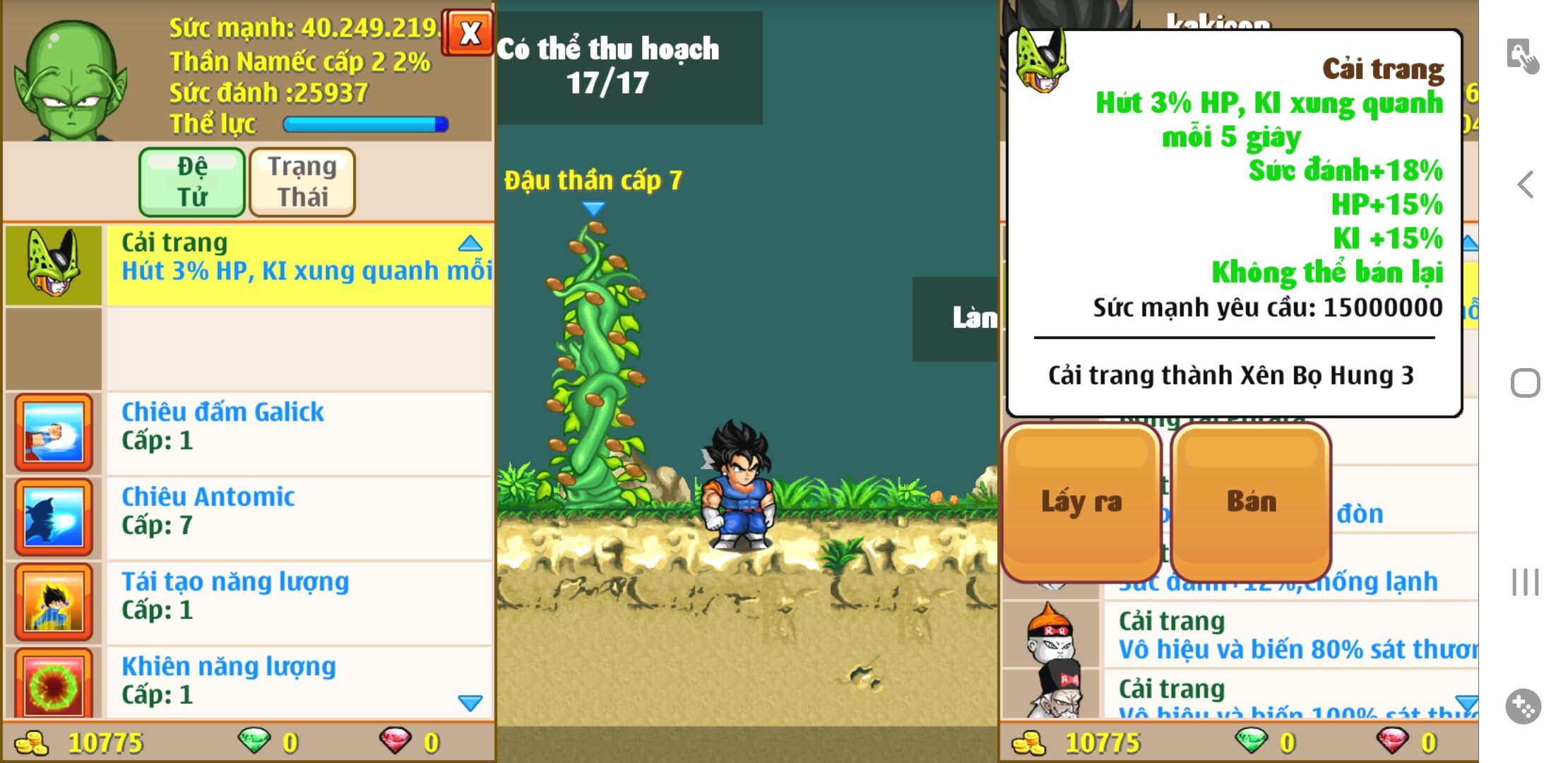Click the up arrow on Cải trang row
Screen dimensions: 1568x763
470,244
